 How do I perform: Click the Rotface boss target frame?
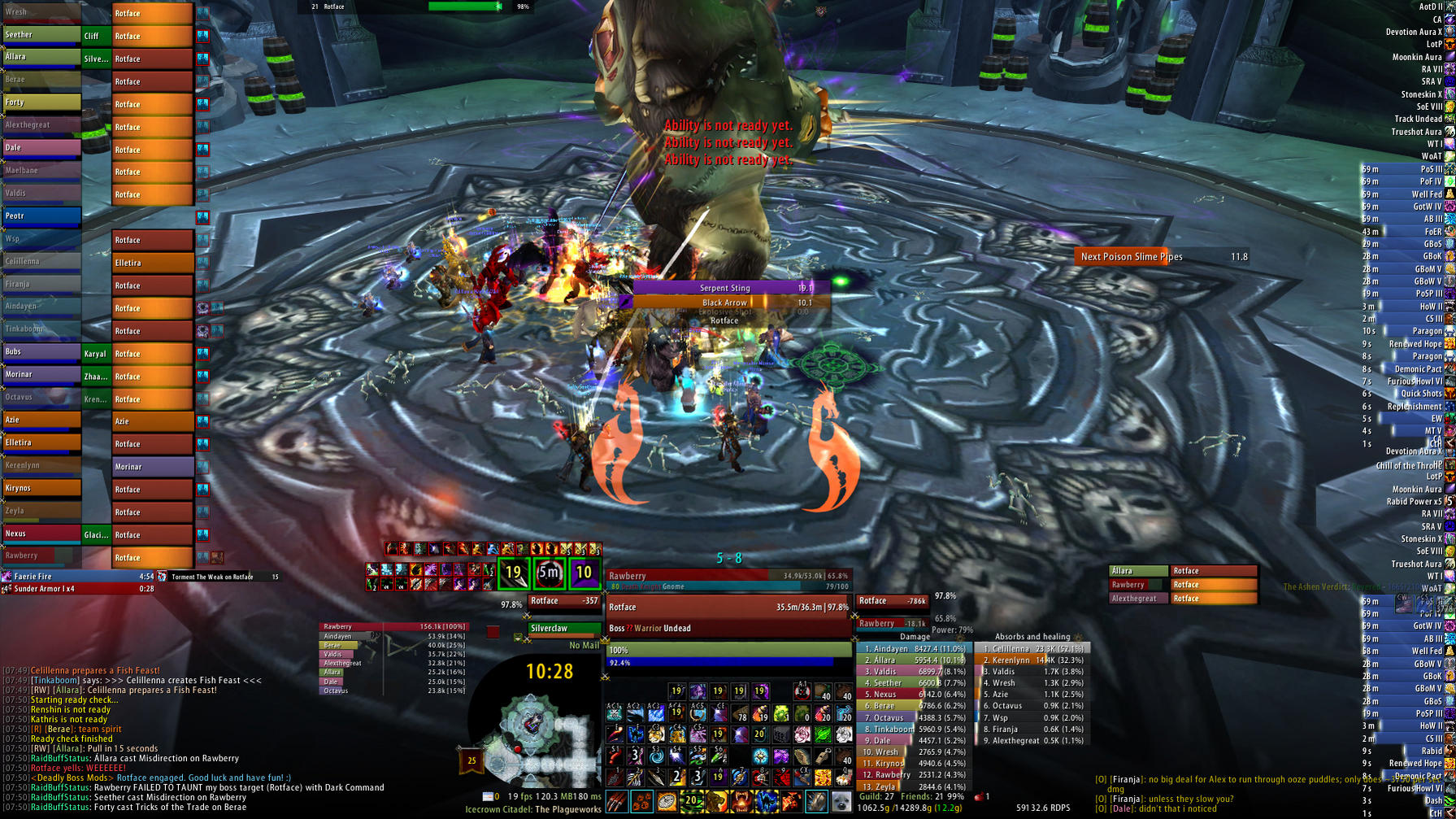[727, 607]
